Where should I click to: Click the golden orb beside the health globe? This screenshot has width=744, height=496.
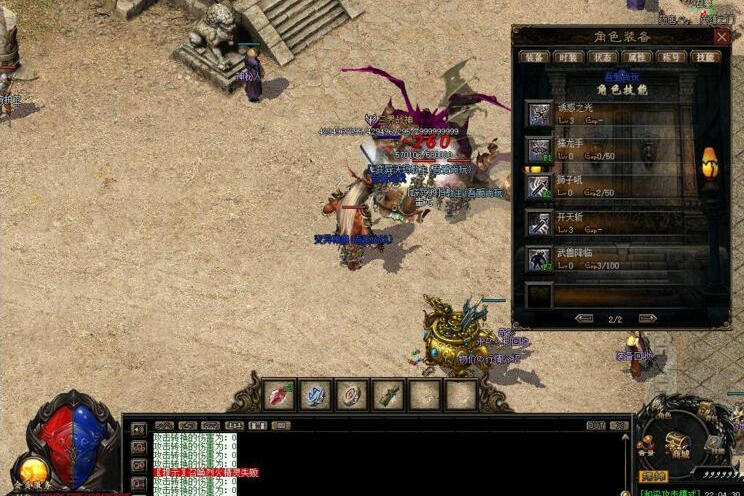coord(32,470)
